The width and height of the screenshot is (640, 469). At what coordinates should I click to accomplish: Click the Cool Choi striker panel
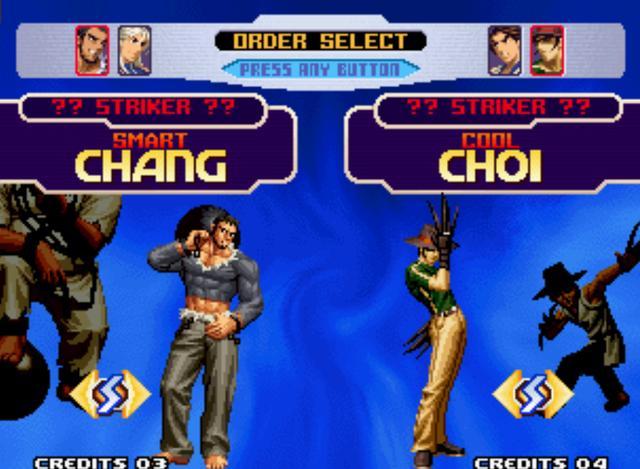click(488, 152)
